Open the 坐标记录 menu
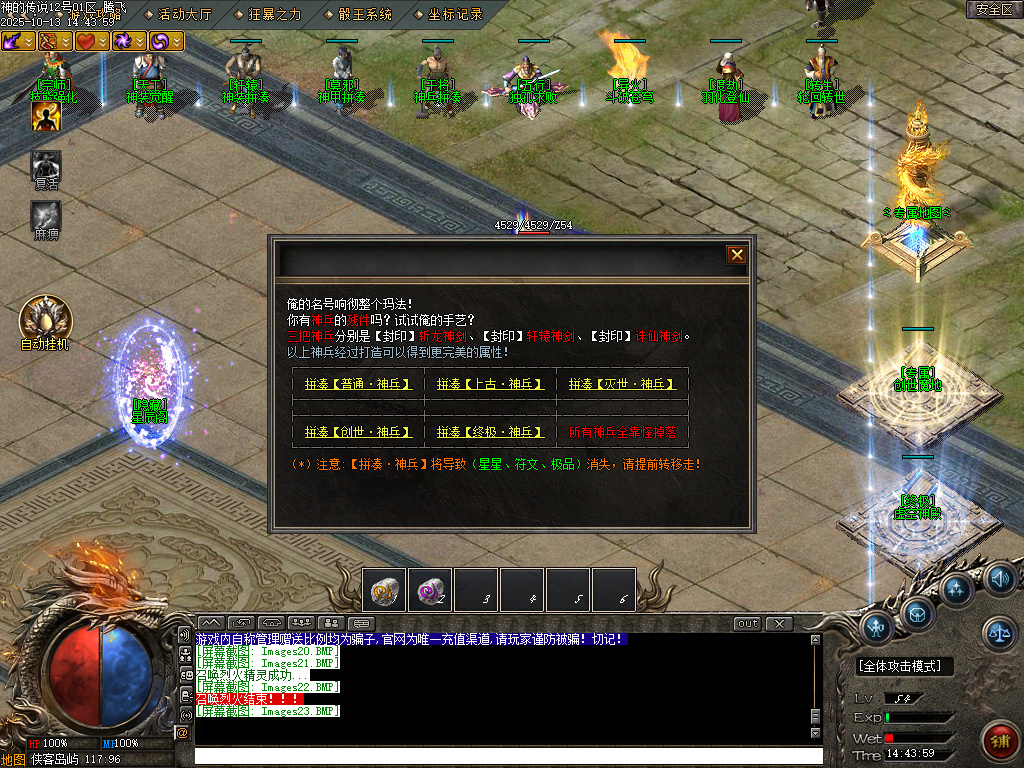 pyautogui.click(x=455, y=14)
